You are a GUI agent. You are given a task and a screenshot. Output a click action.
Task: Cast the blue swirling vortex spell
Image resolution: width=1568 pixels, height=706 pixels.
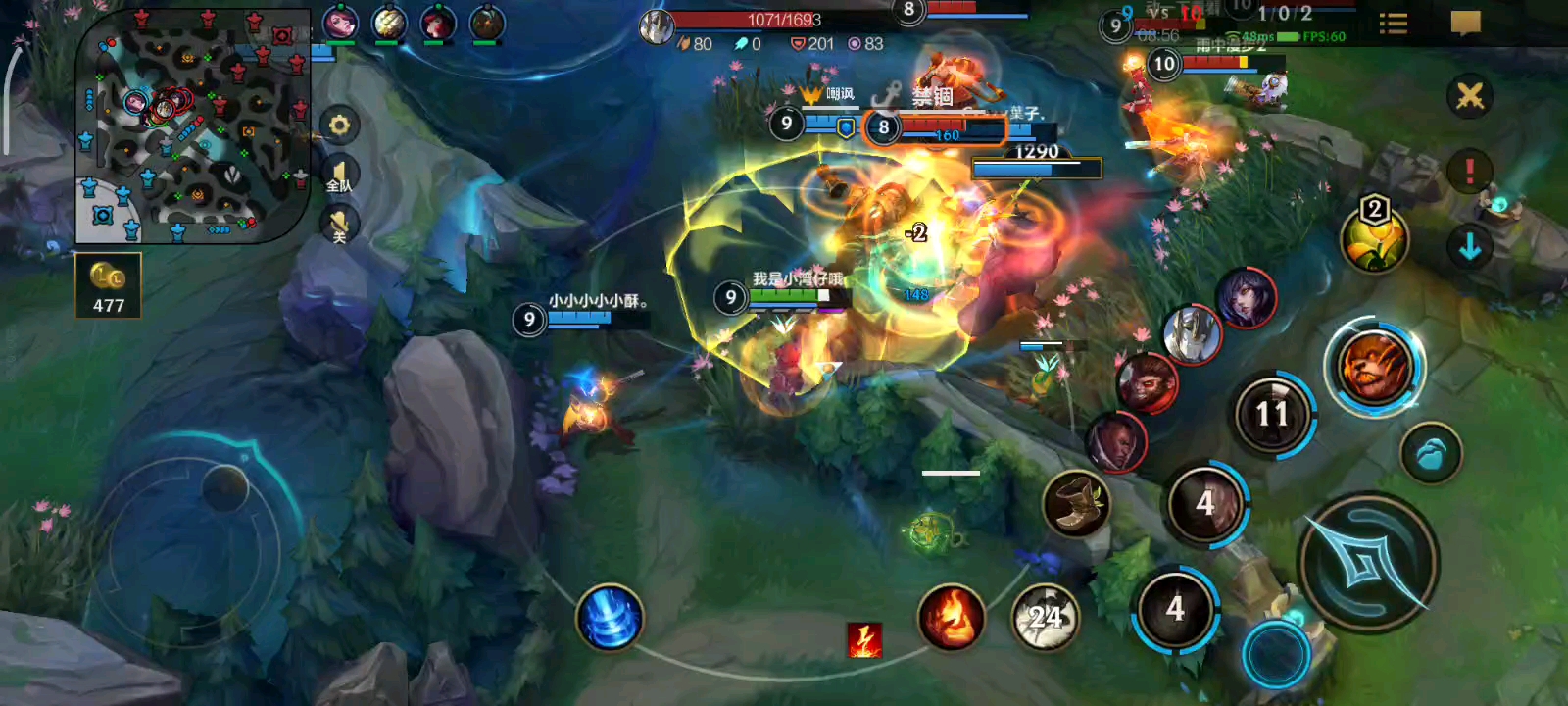point(610,618)
